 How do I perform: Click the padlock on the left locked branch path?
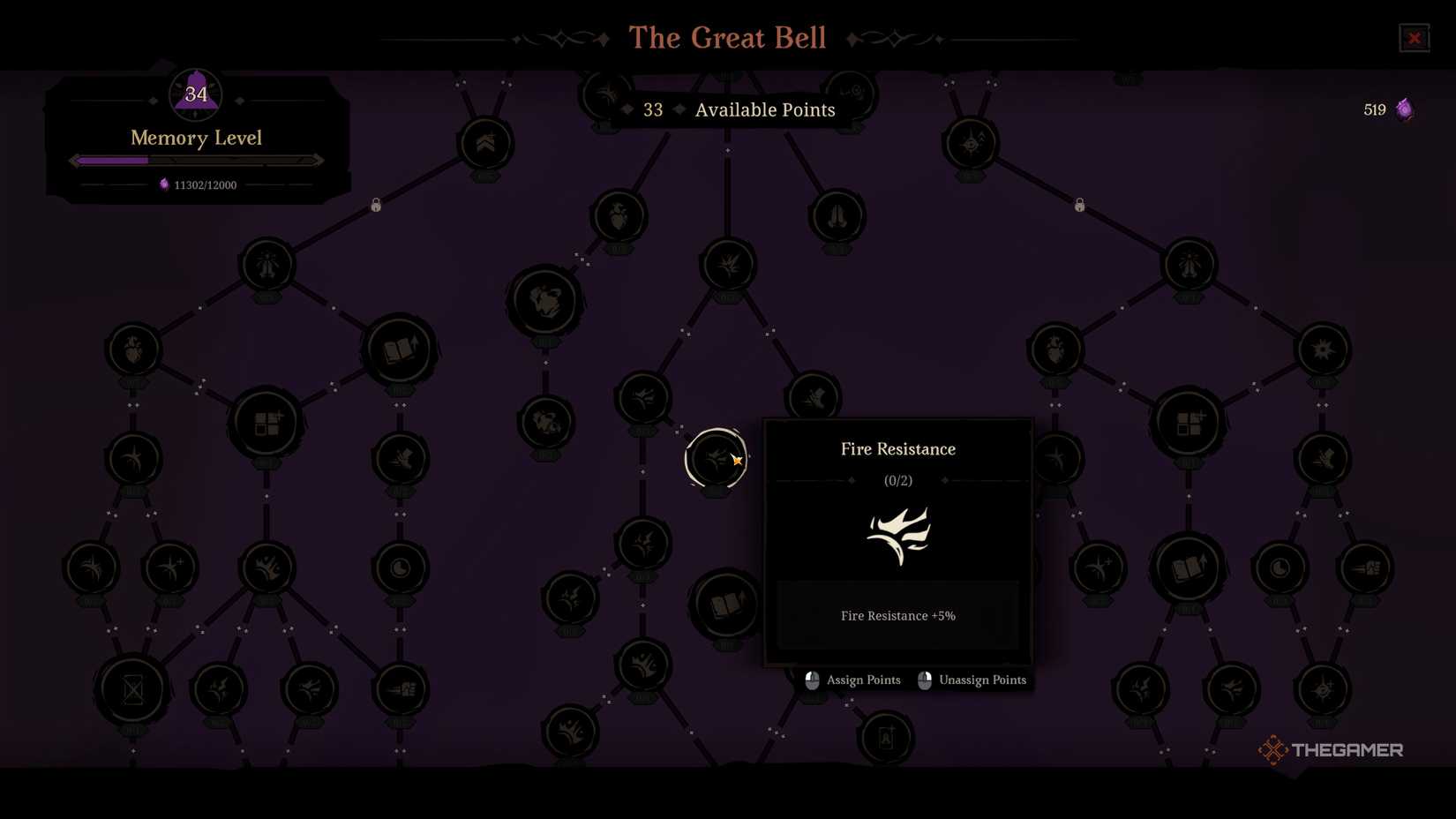[x=375, y=205]
